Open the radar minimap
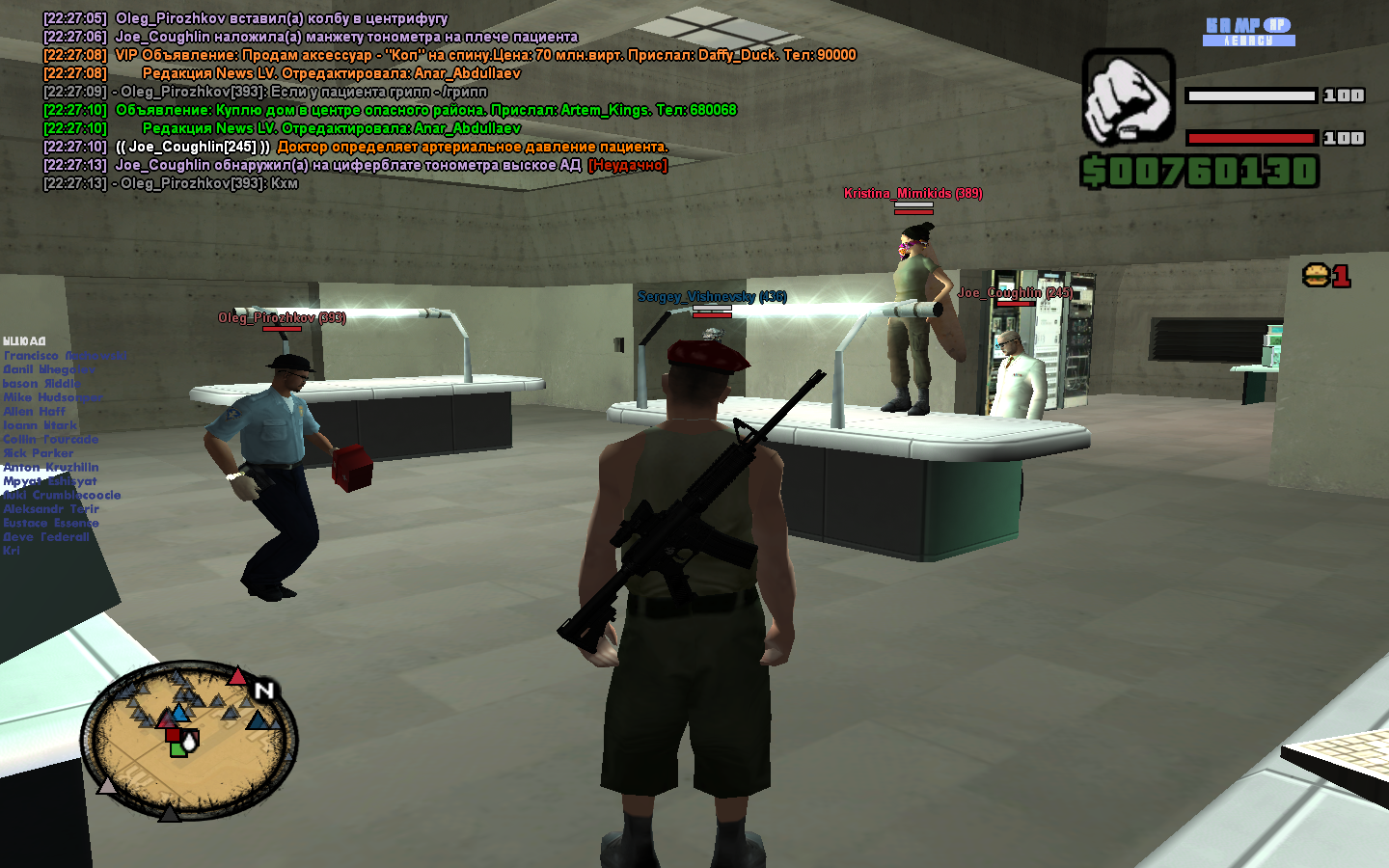Image resolution: width=1389 pixels, height=868 pixels. (x=188, y=740)
